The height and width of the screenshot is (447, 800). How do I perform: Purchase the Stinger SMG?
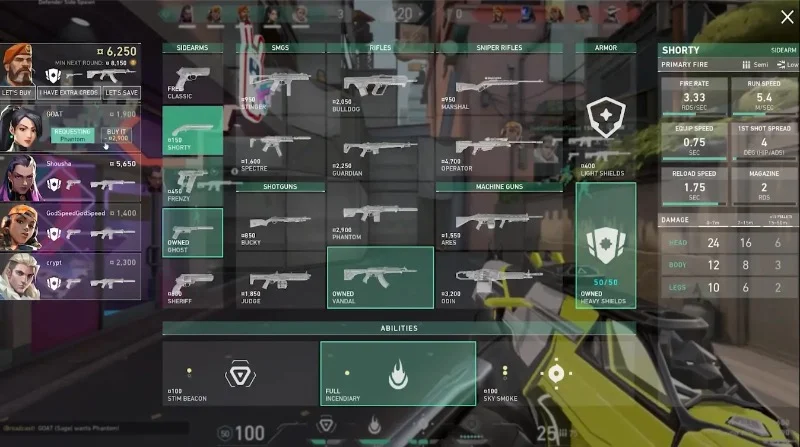(279, 82)
